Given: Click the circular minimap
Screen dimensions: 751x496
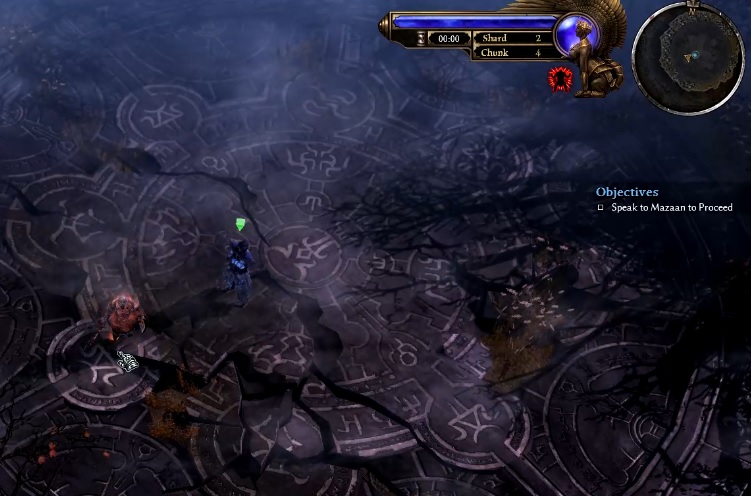Looking at the screenshot, I should click(689, 56).
